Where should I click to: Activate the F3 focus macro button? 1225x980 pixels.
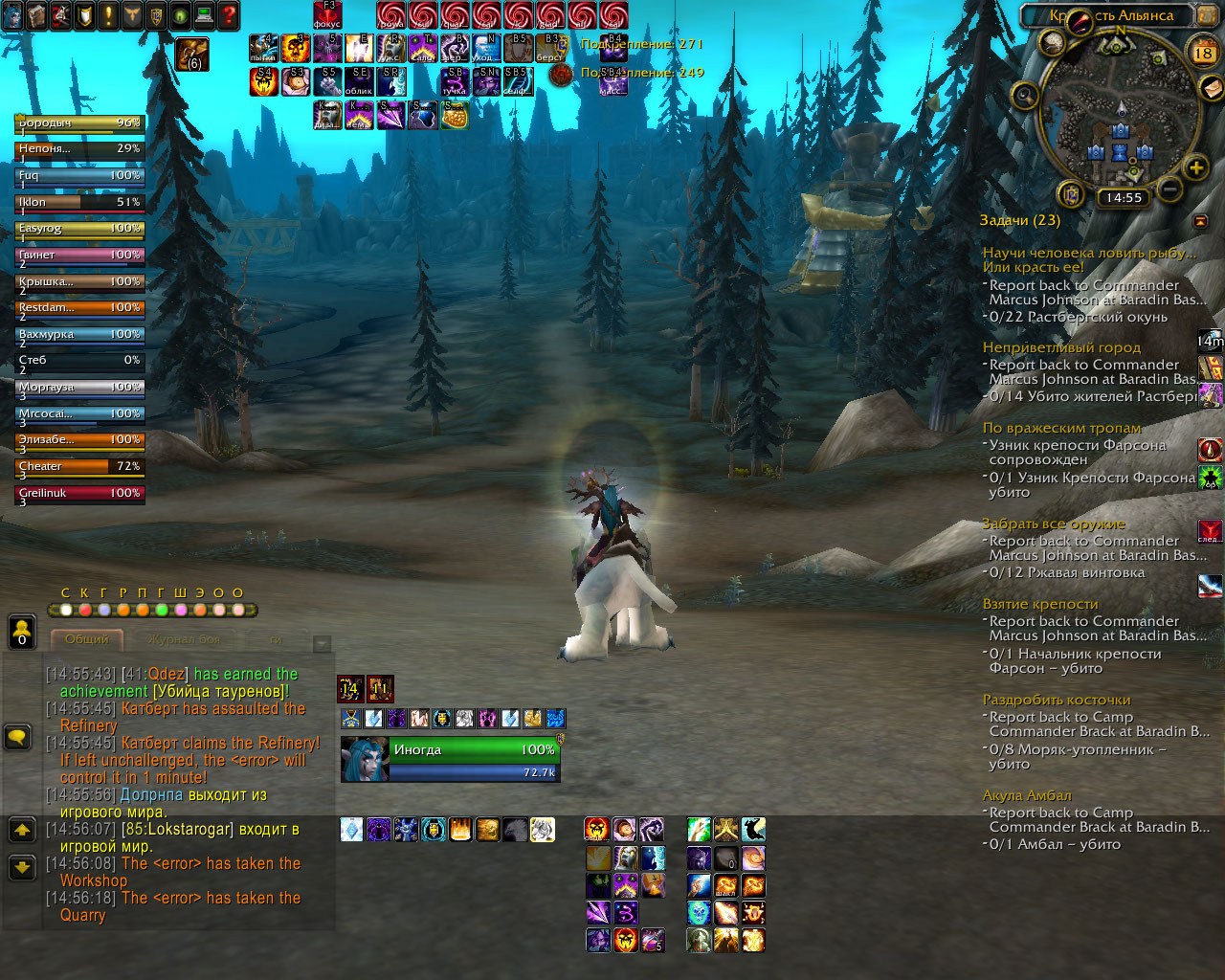327,13
